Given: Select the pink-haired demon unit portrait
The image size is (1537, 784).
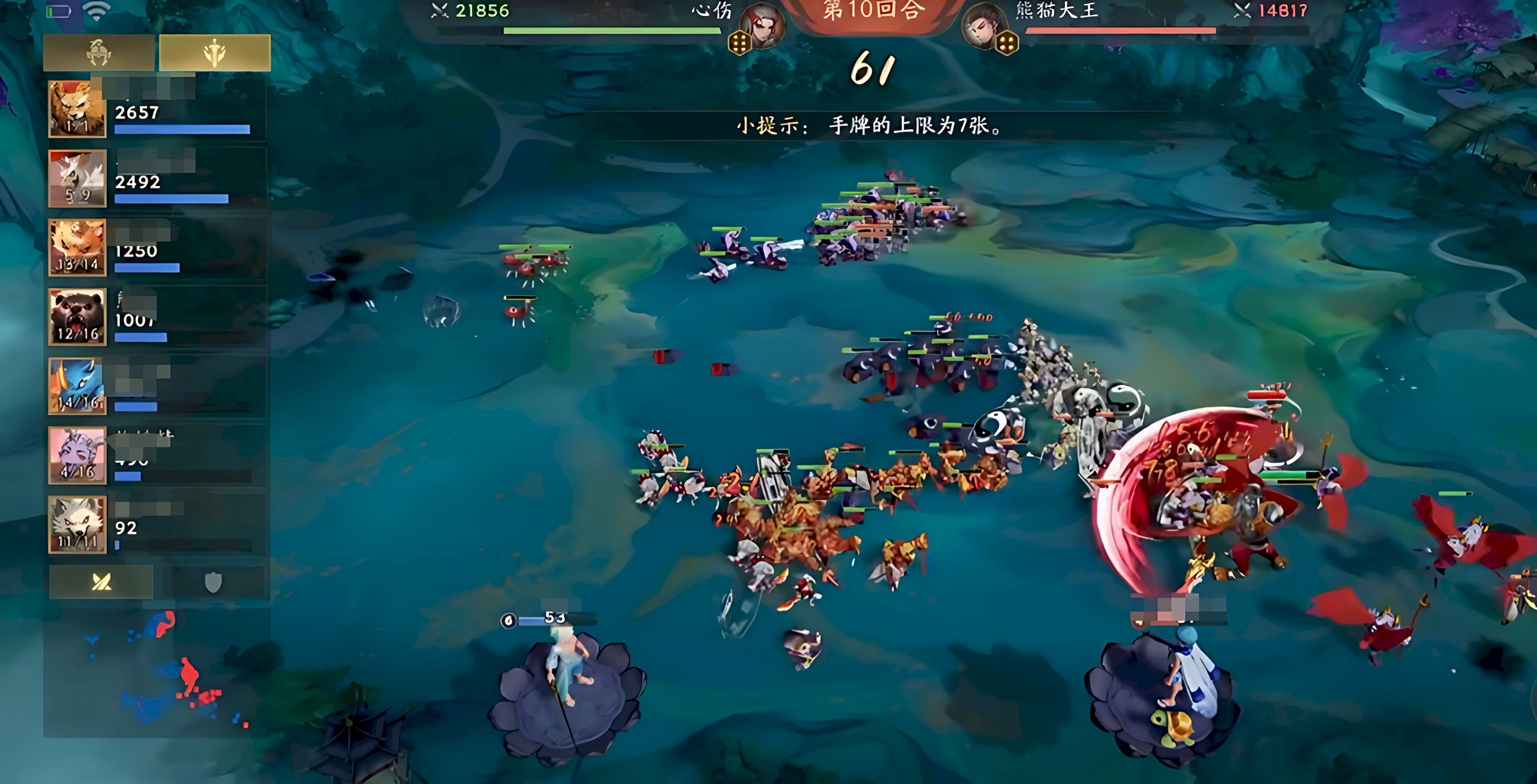Looking at the screenshot, I should [x=77, y=455].
